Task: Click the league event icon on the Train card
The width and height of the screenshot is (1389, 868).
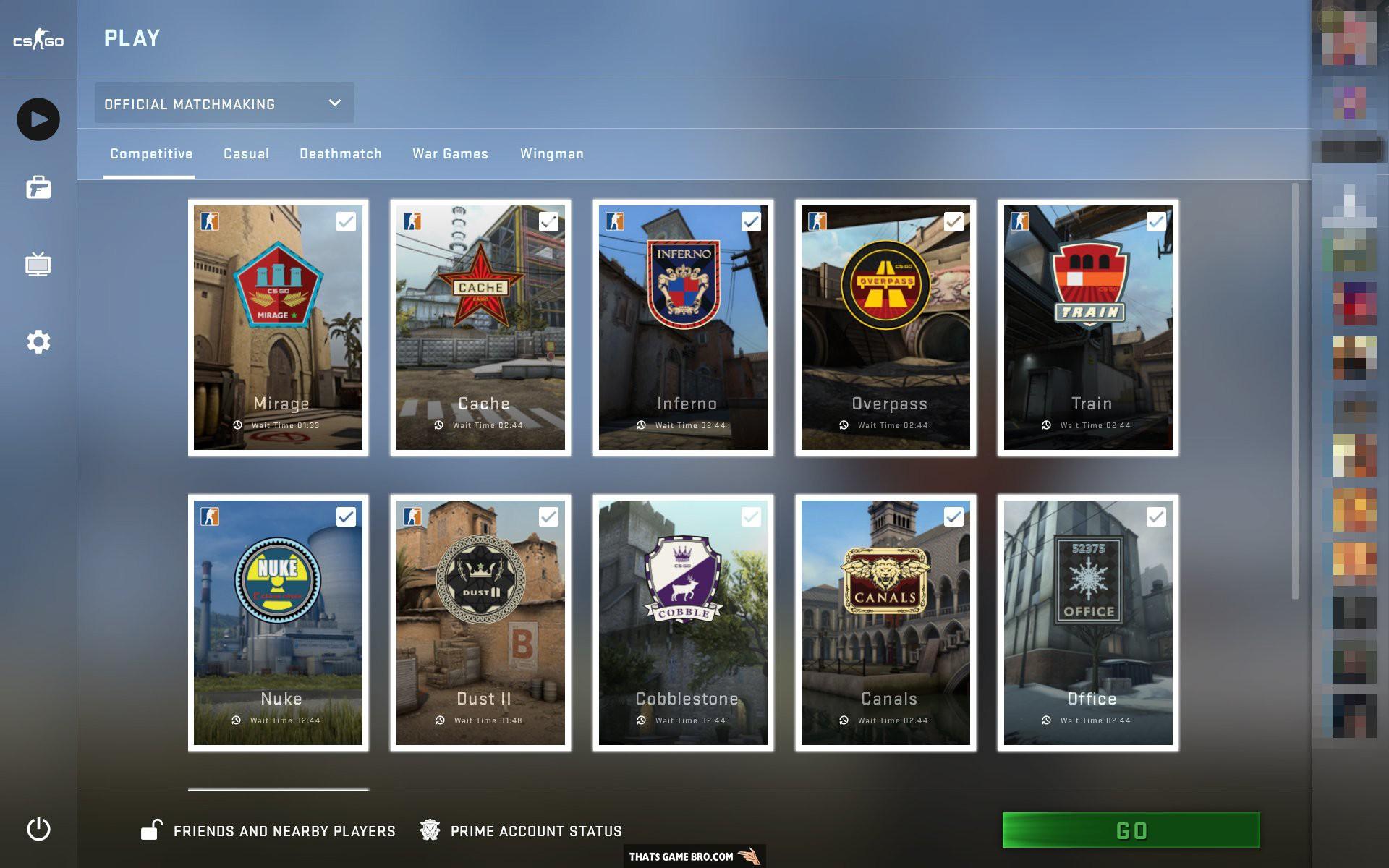Action: 1019,222
